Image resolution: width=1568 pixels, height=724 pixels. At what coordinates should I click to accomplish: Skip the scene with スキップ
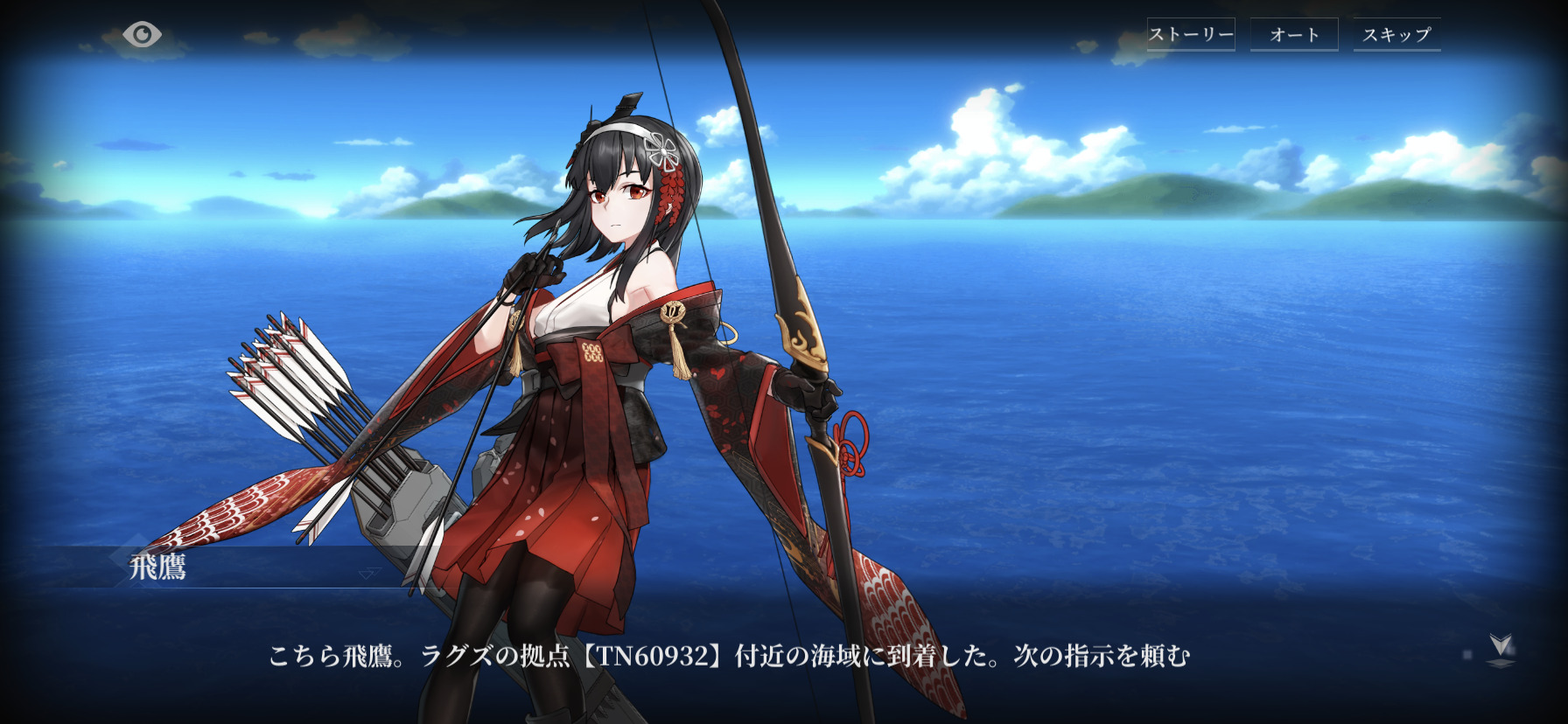click(1396, 35)
